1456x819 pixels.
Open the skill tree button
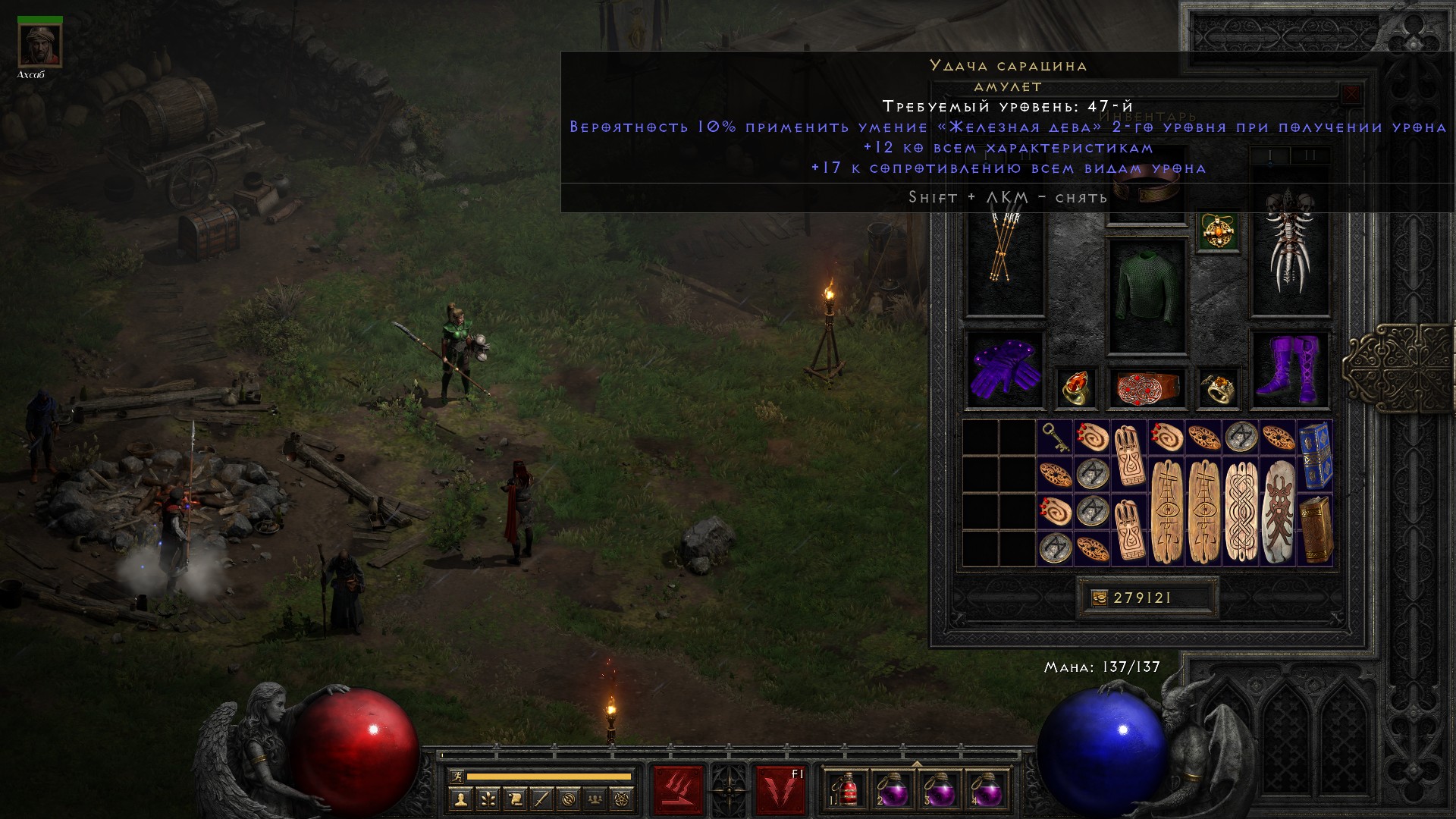pos(488,799)
